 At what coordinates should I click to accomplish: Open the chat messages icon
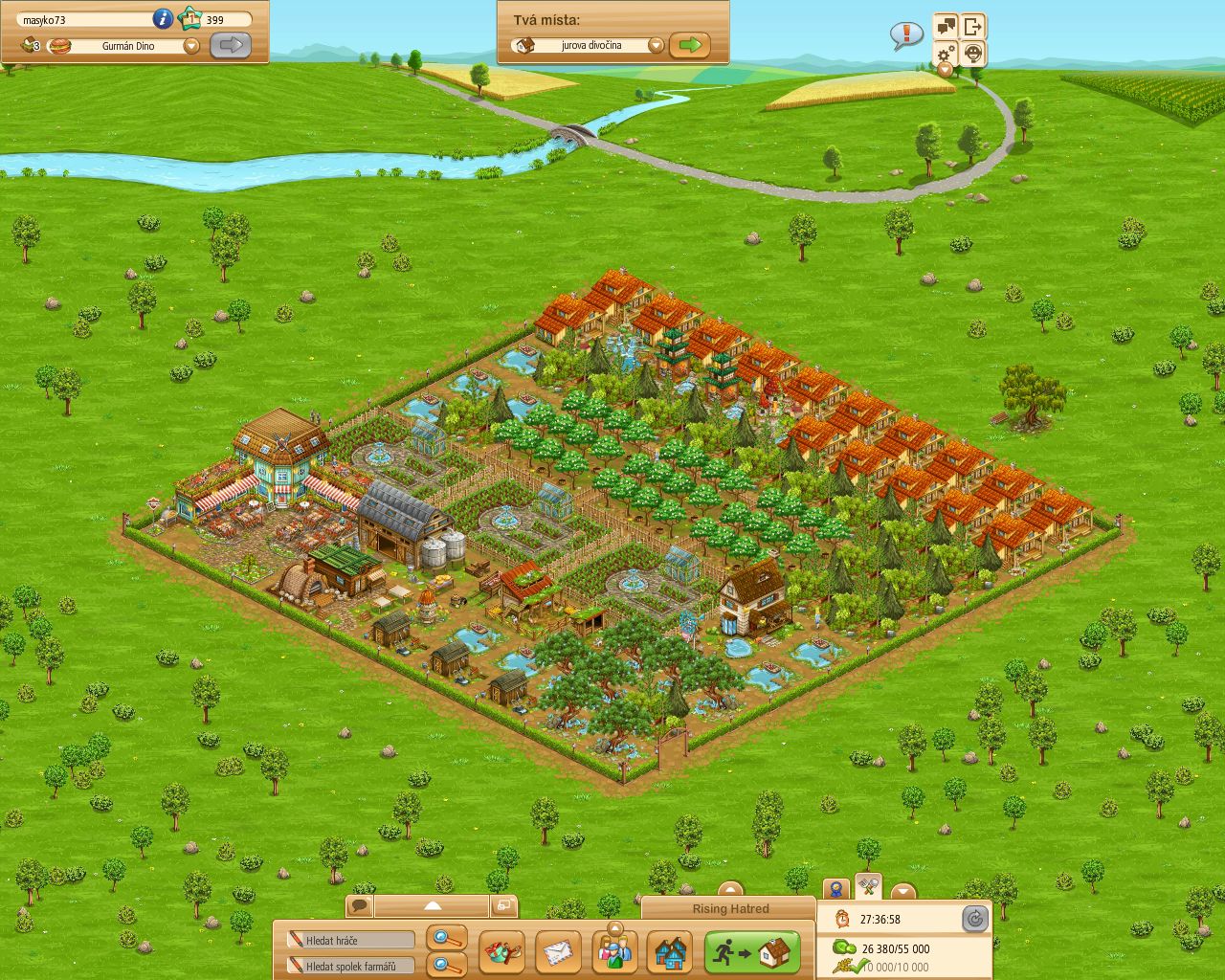946,25
